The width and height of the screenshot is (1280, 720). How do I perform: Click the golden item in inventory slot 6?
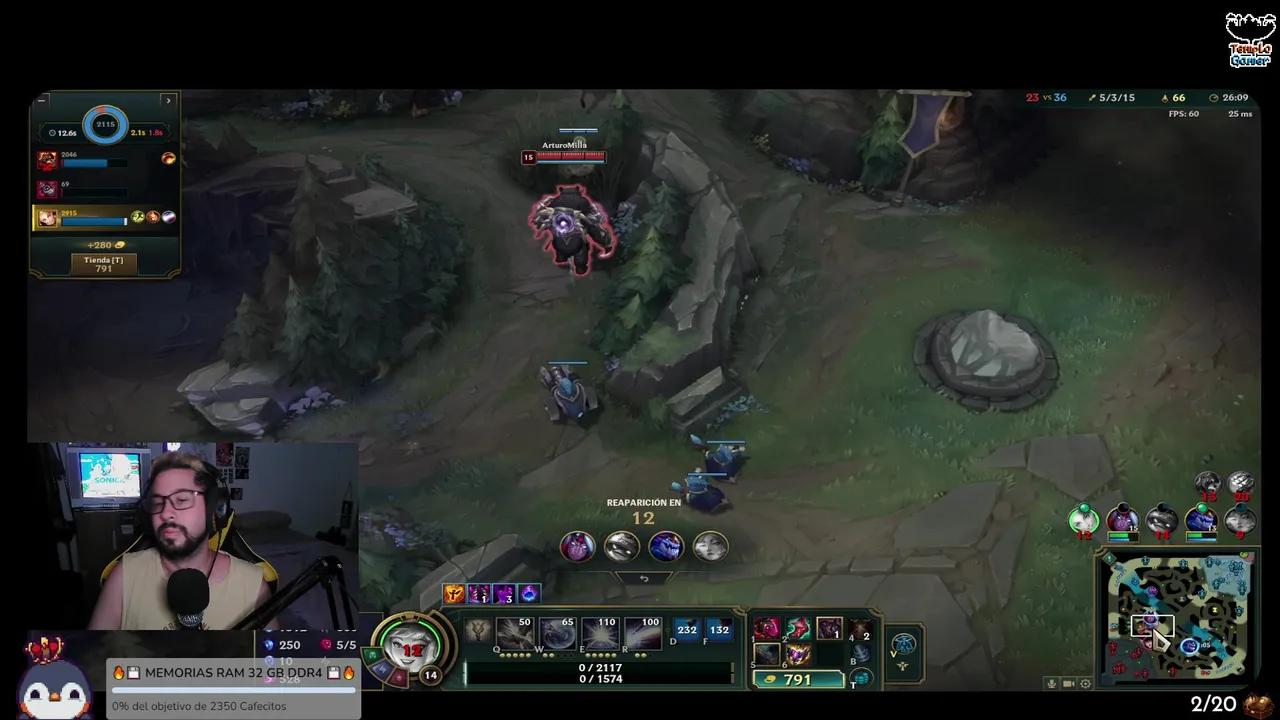[796, 656]
